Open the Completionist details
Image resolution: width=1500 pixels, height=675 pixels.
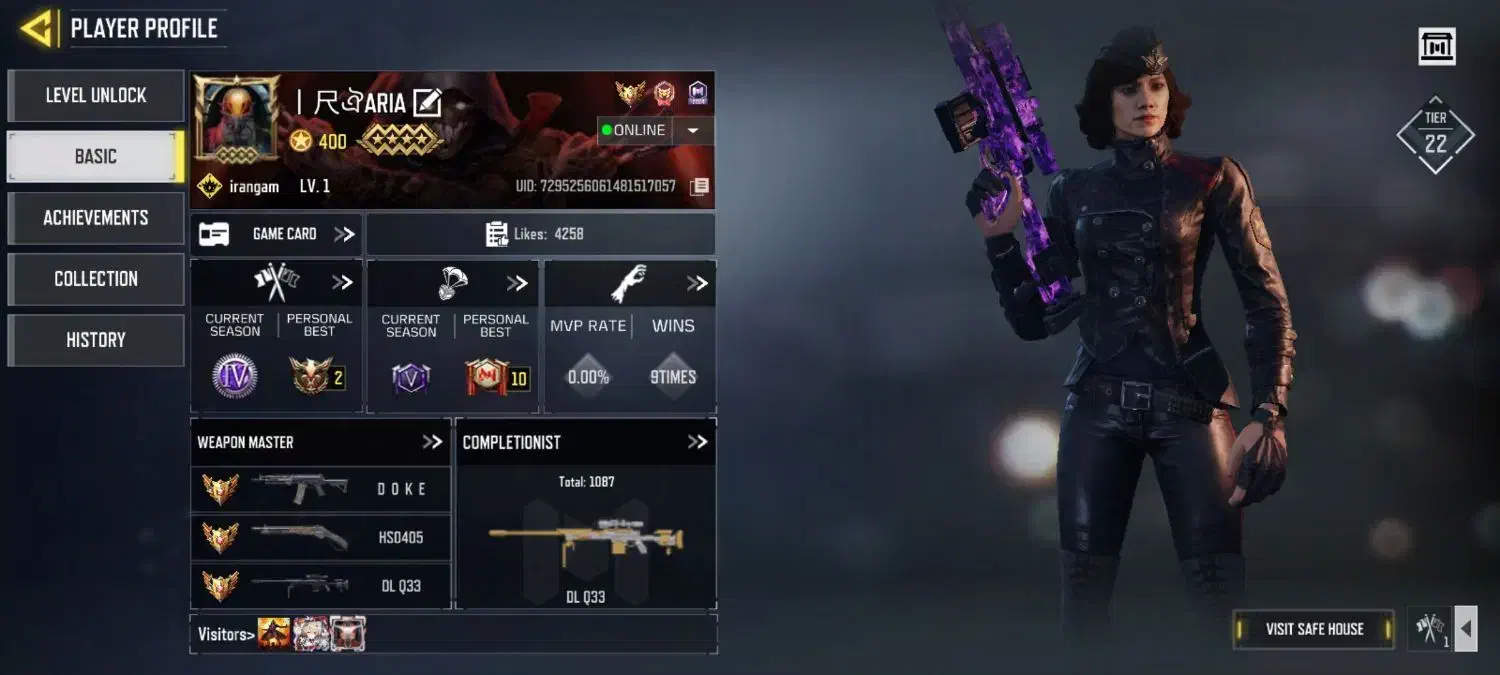[x=697, y=442]
